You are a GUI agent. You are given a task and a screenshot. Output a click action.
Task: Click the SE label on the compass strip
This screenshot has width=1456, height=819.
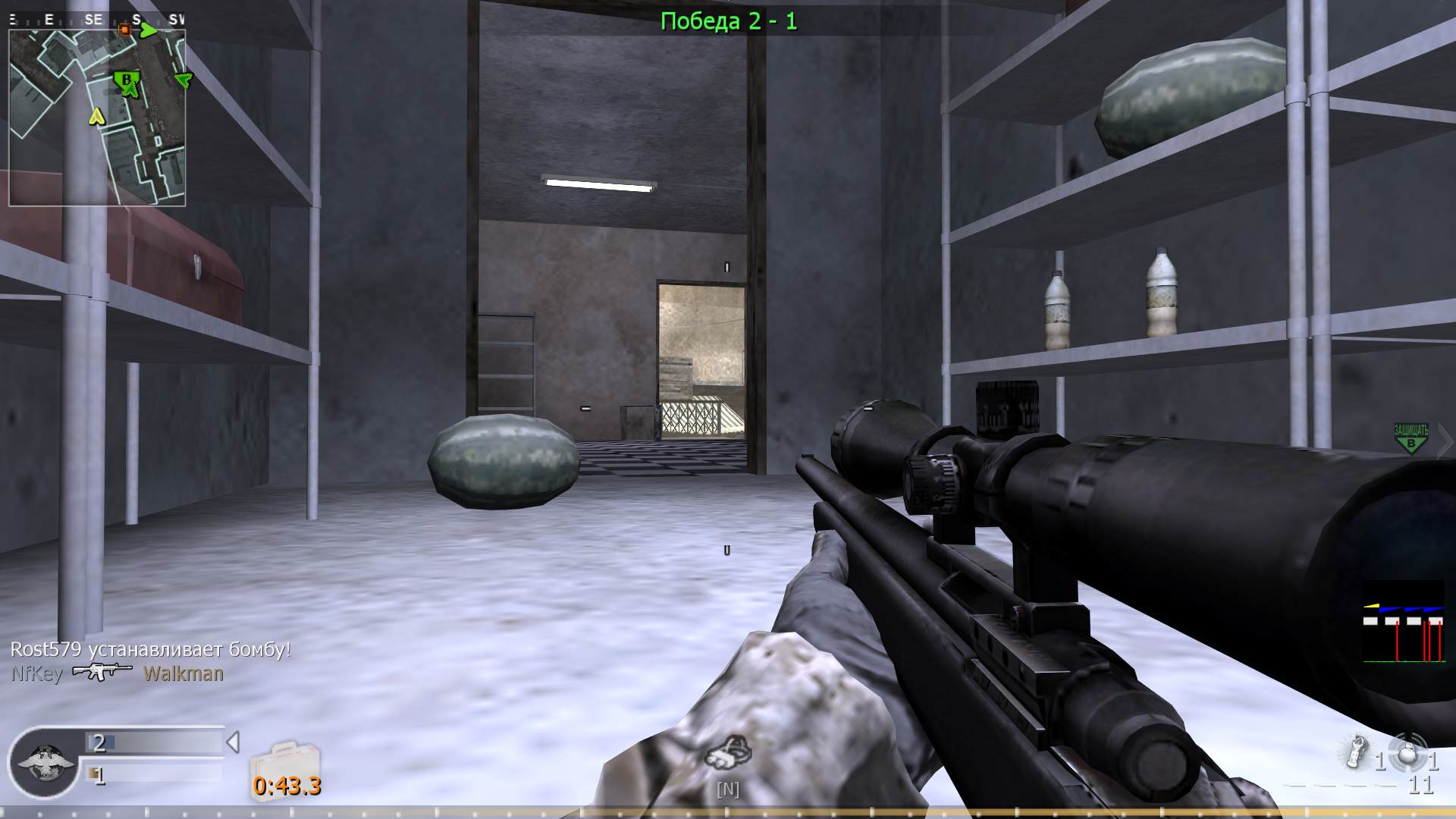[93, 20]
